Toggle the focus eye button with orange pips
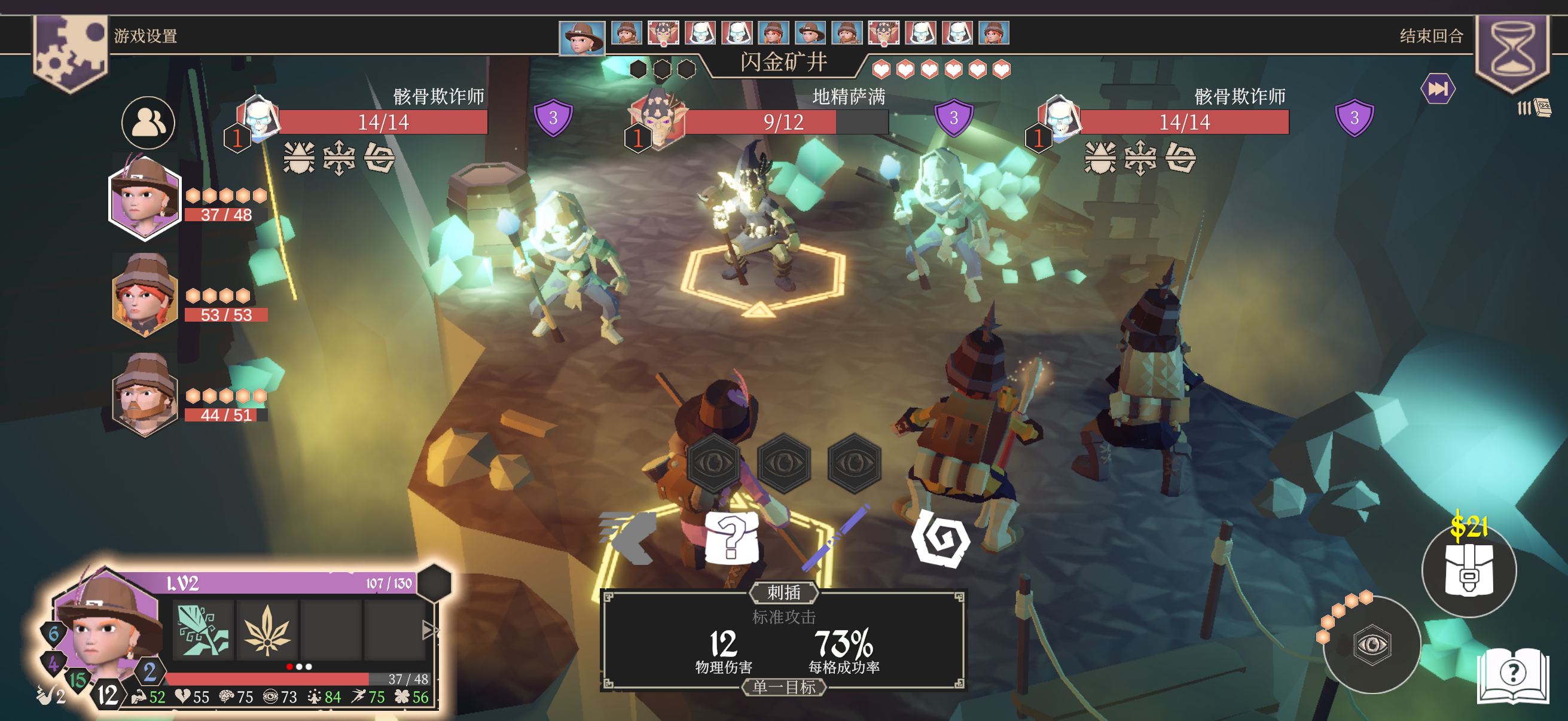This screenshot has width=1568, height=721. (1371, 645)
